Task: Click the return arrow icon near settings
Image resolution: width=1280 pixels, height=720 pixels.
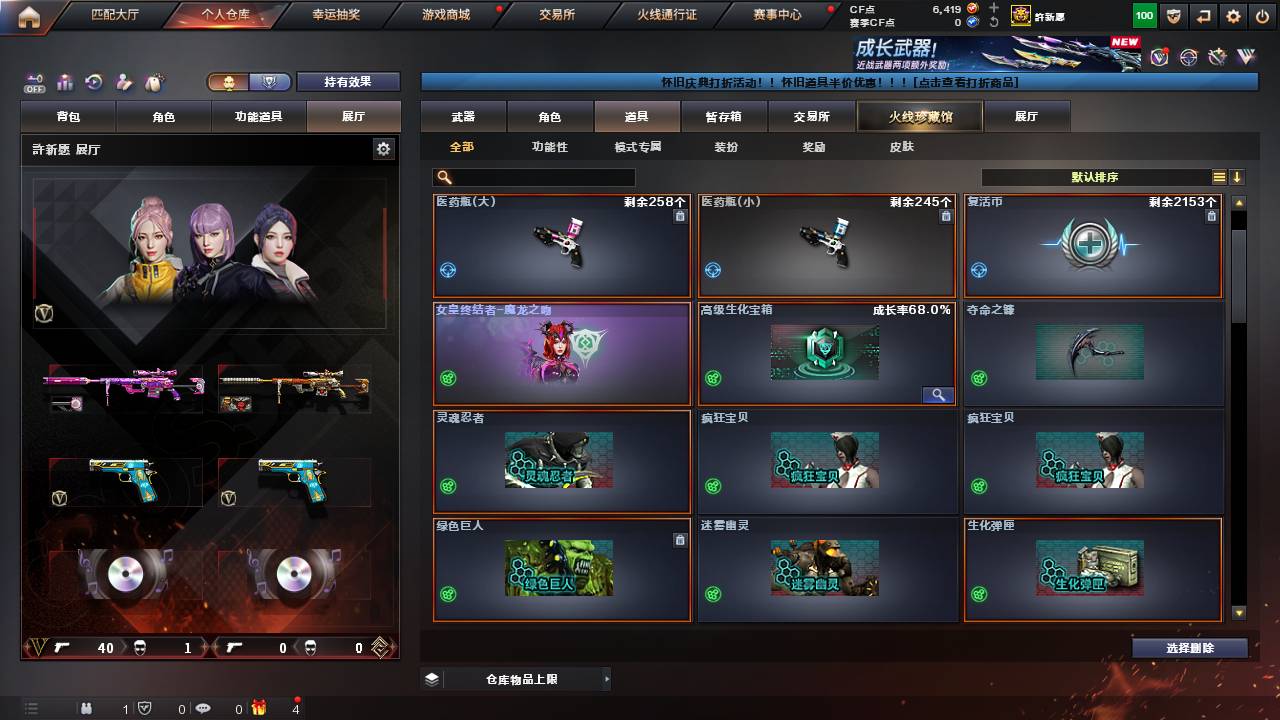Action: [x=1203, y=16]
